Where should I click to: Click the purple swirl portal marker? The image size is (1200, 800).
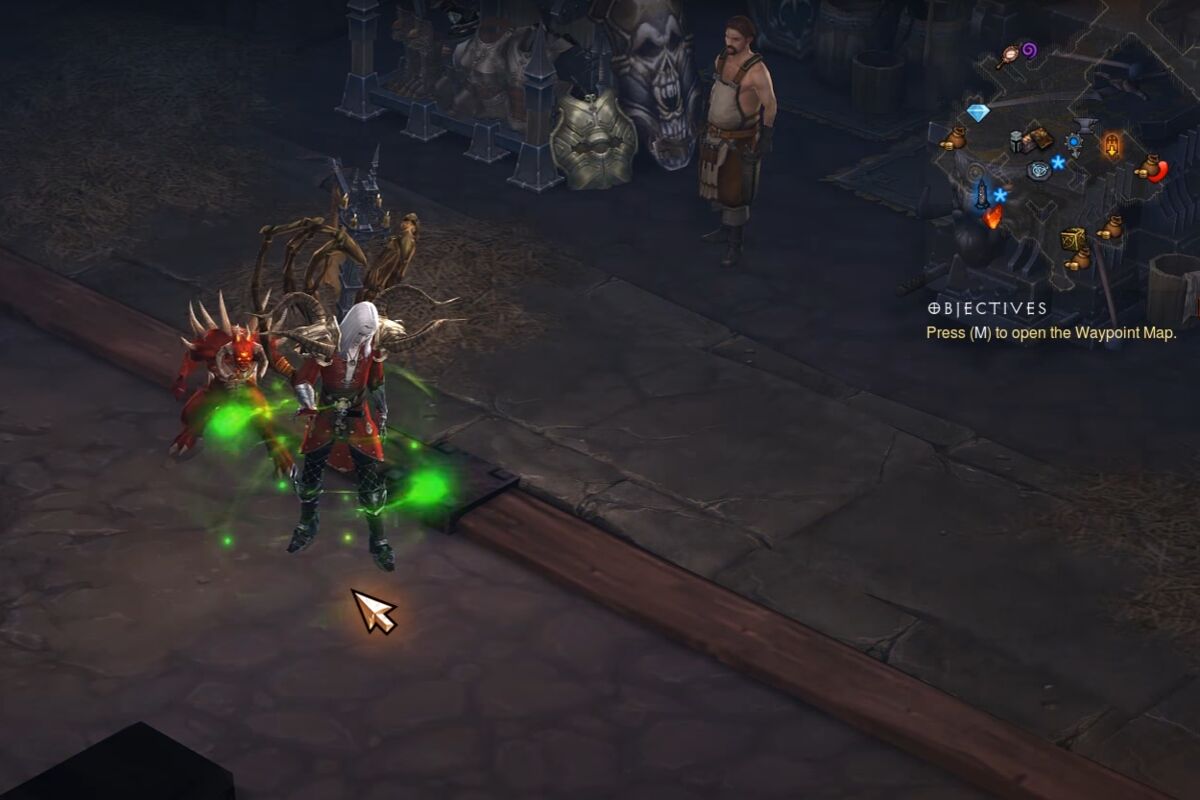pos(1028,49)
